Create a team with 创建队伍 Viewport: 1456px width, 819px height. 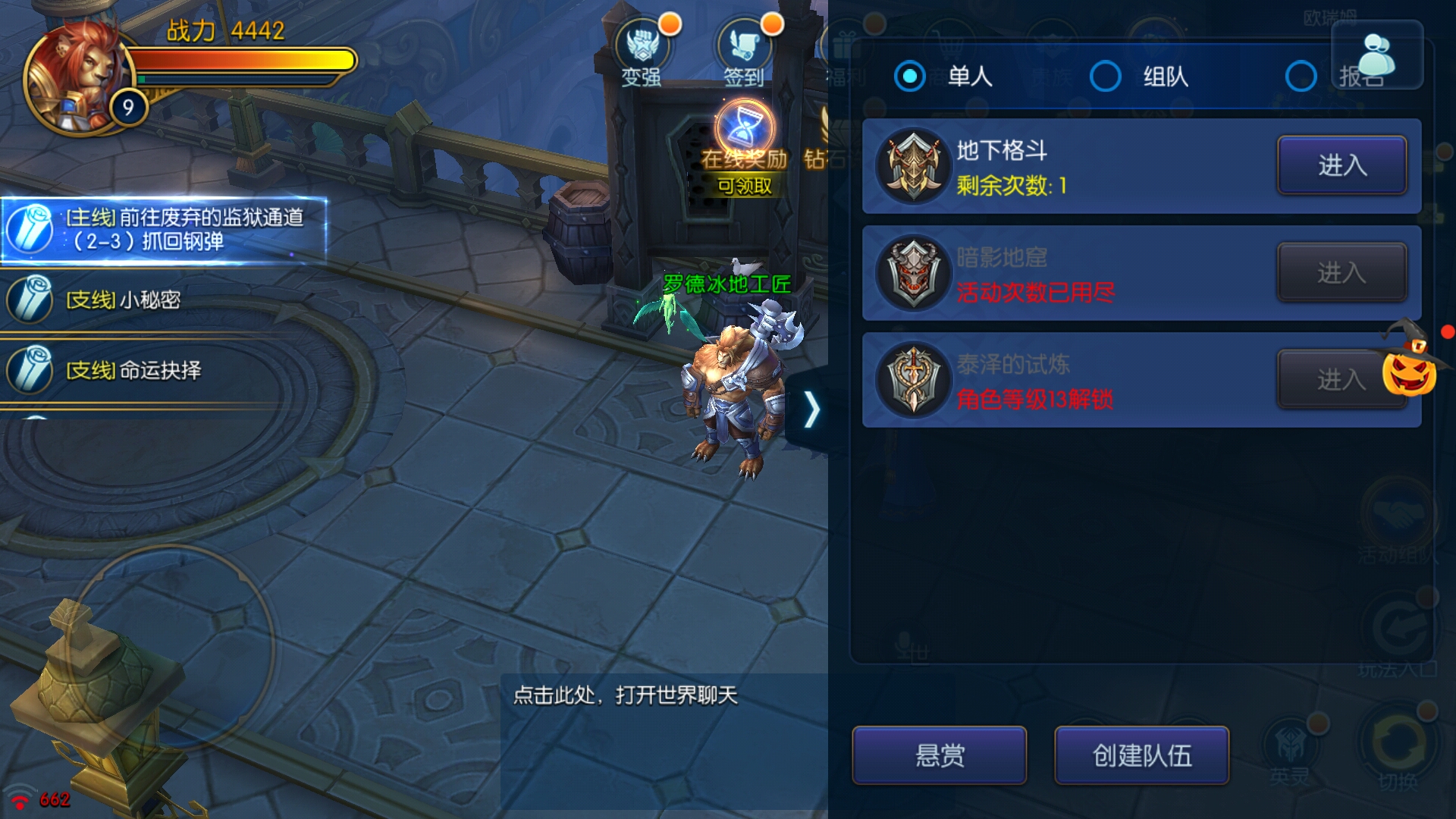coord(1141,755)
